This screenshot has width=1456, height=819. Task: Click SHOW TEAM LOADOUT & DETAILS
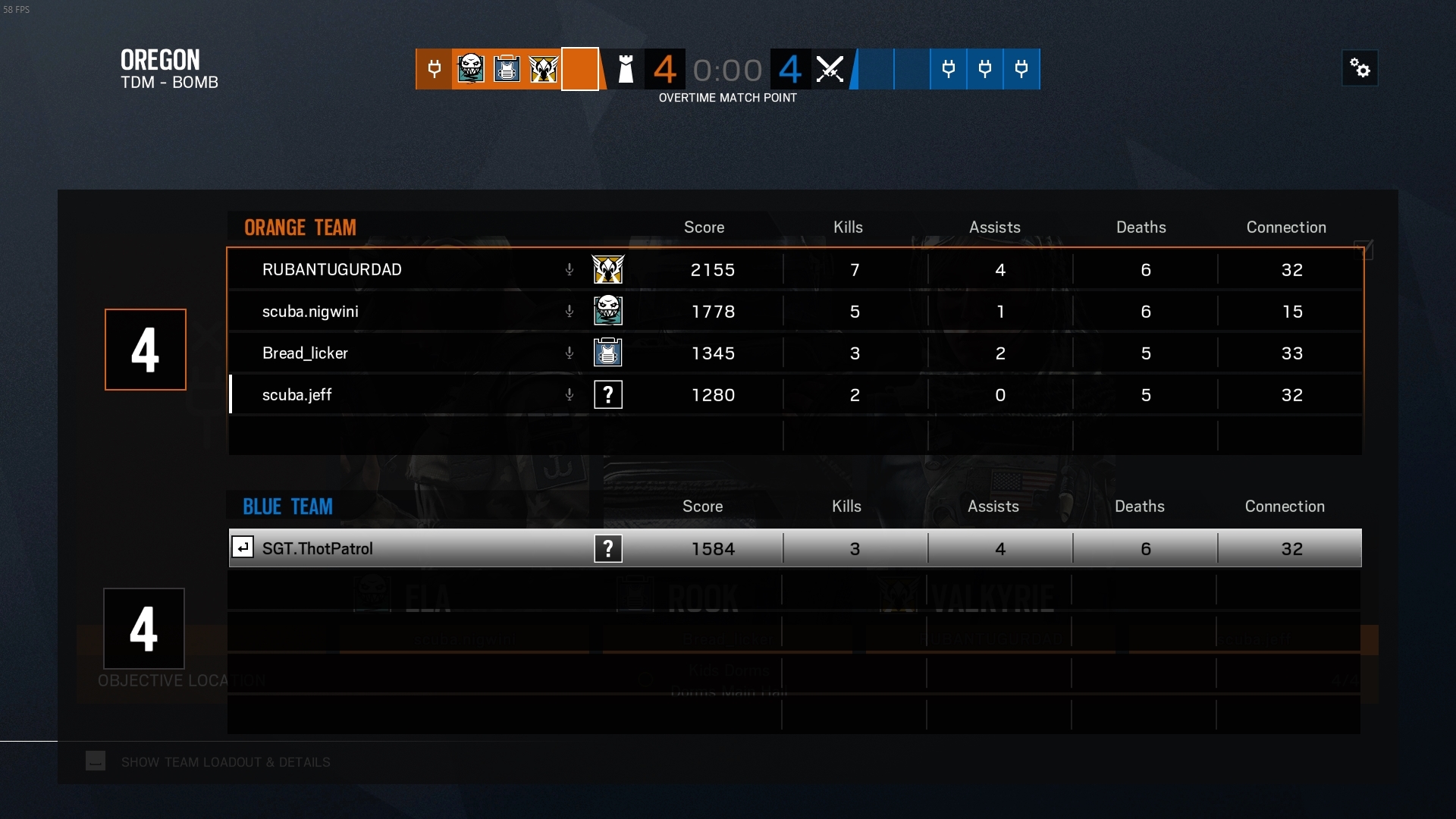tap(225, 762)
